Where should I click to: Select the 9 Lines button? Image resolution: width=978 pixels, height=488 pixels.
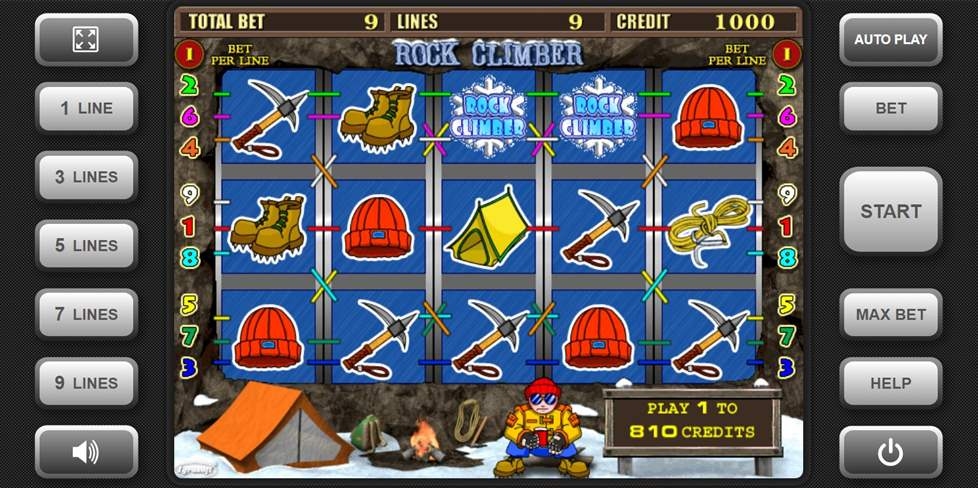point(86,383)
